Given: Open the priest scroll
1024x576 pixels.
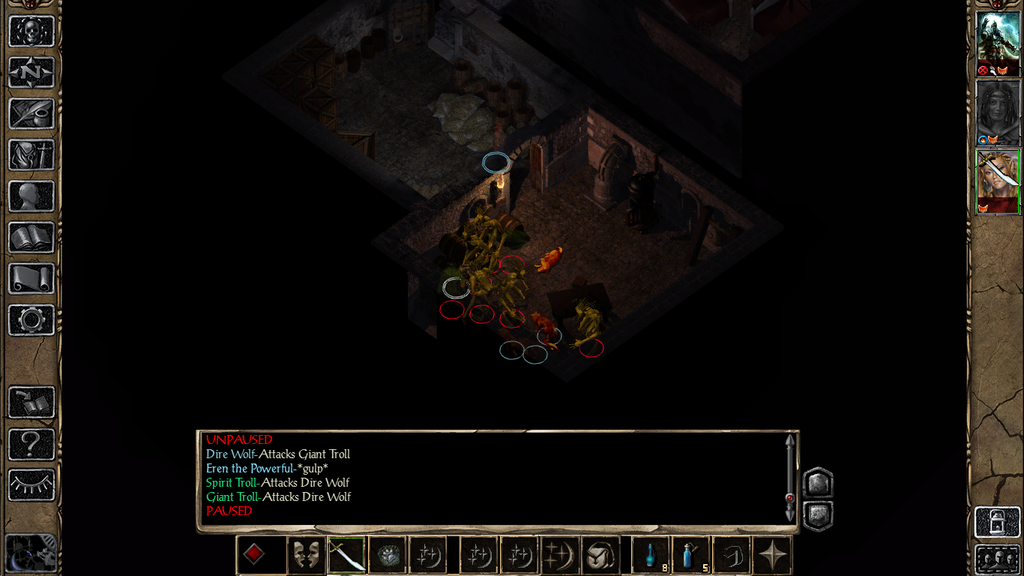Looking at the screenshot, I should click(31, 278).
